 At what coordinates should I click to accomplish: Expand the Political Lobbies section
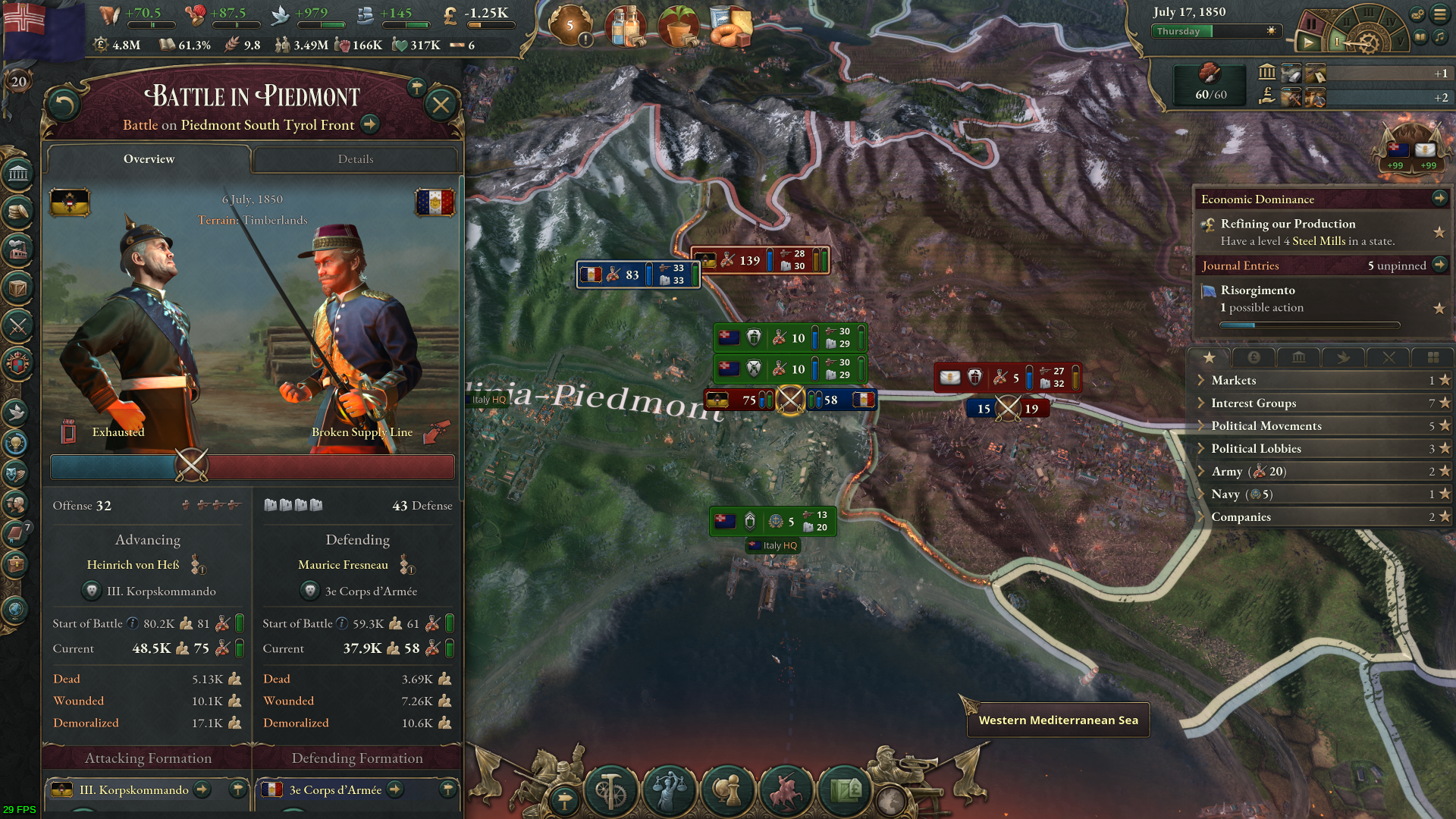coord(1256,449)
